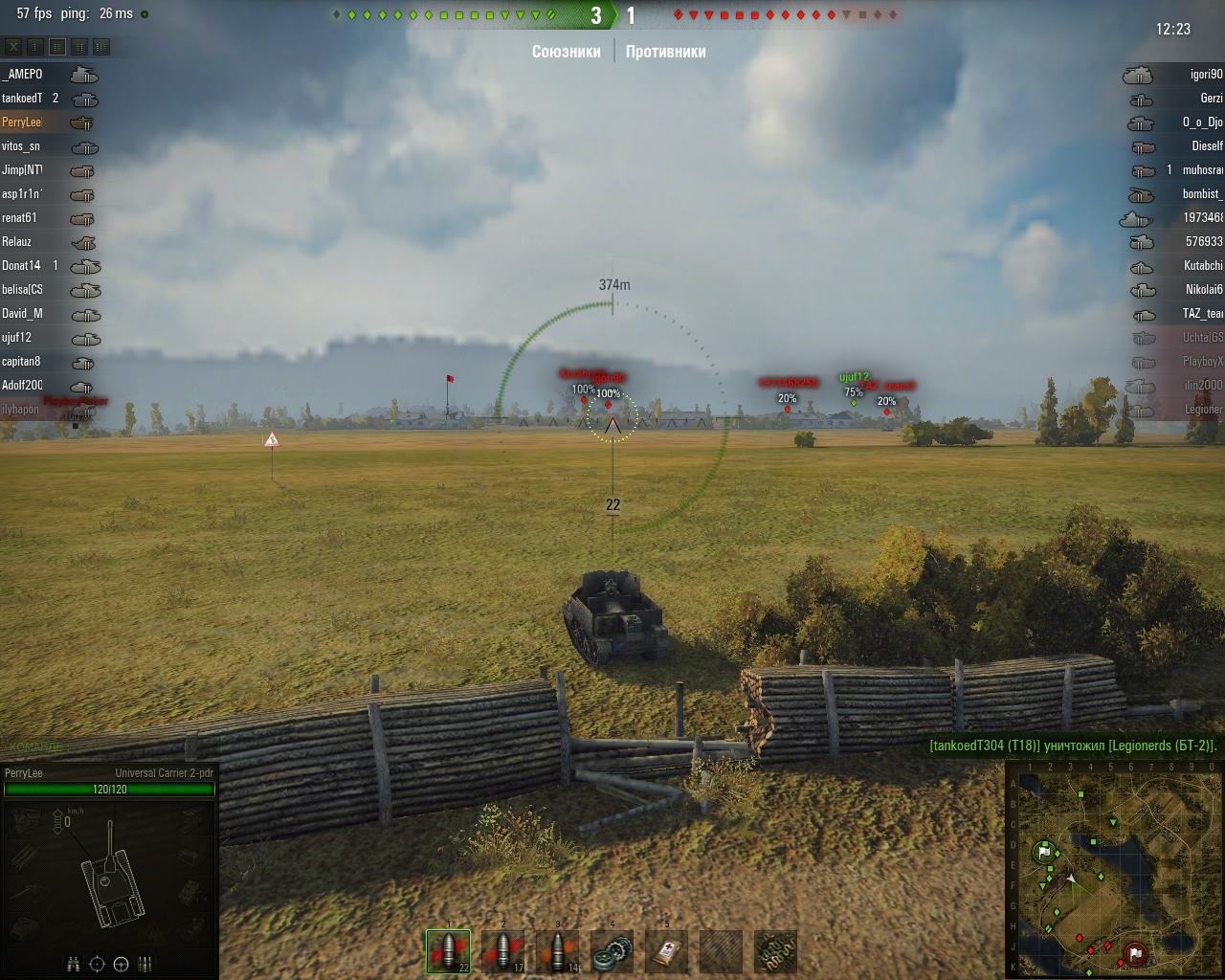
Task: Select the "Союзники" allies header
Action: [567, 52]
